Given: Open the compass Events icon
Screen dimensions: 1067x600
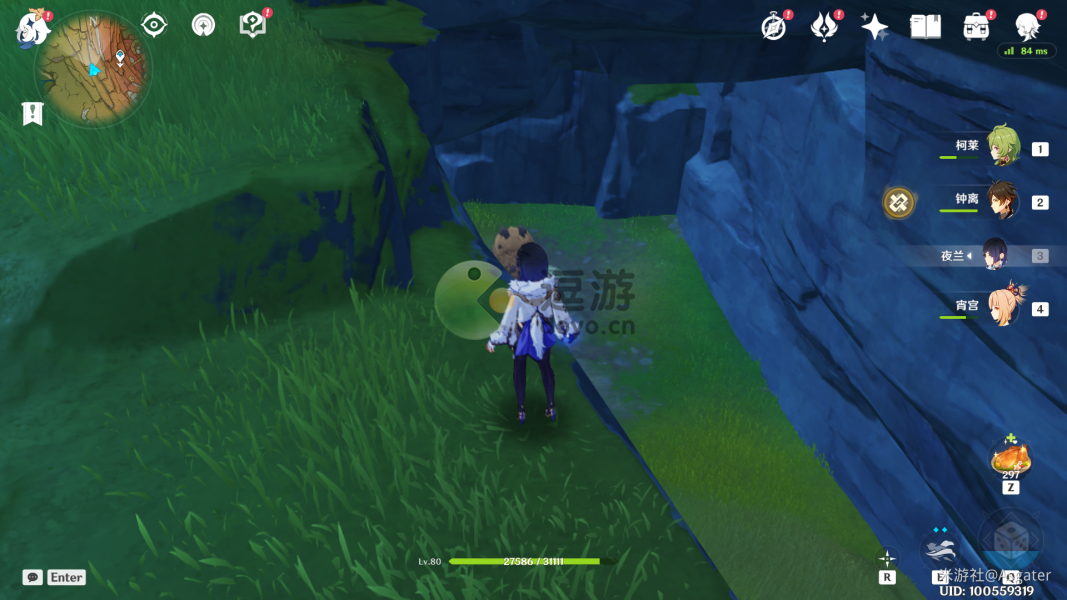Looking at the screenshot, I should tap(773, 27).
